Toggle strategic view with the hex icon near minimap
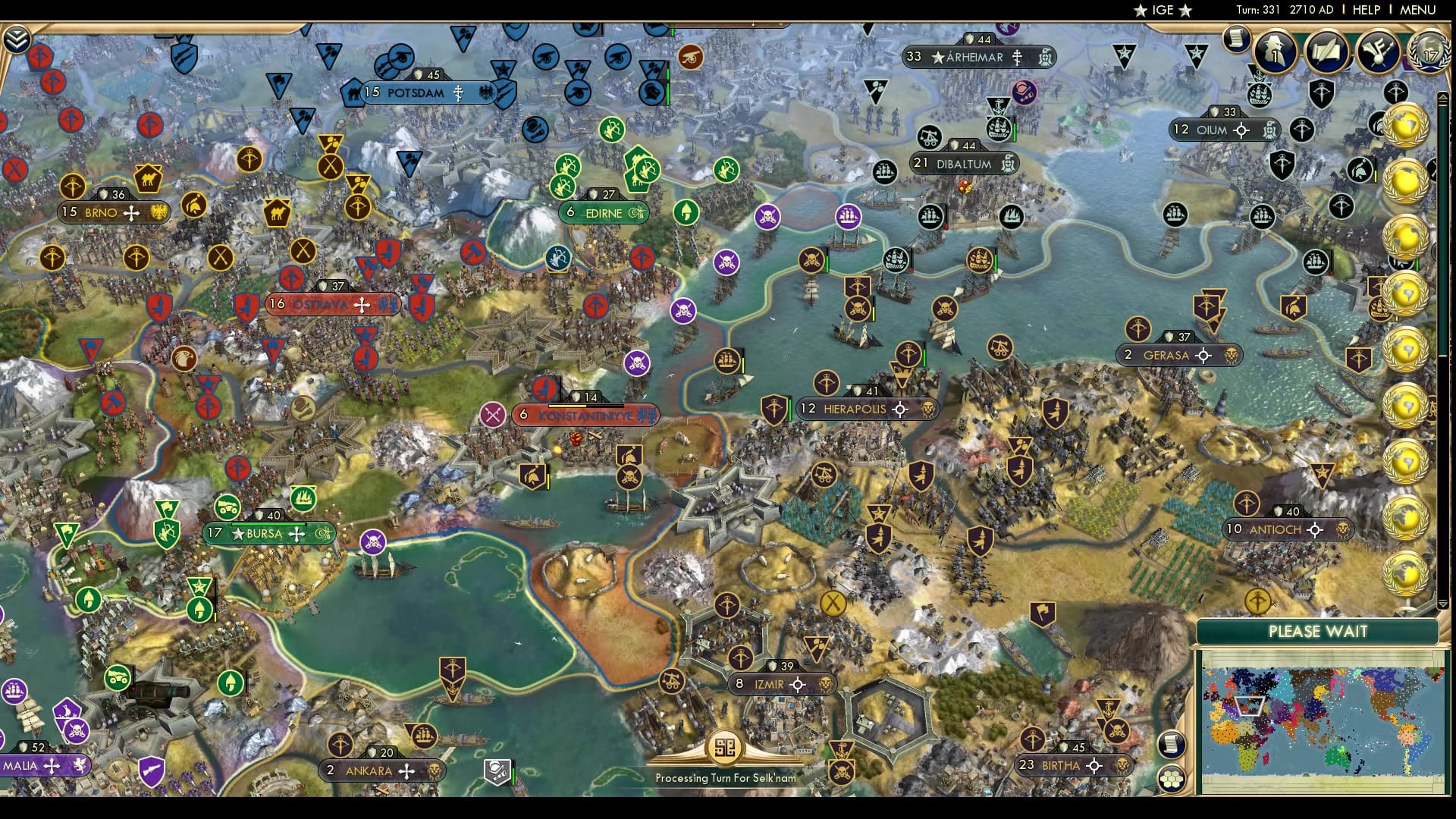Viewport: 1456px width, 819px height. [1172, 777]
